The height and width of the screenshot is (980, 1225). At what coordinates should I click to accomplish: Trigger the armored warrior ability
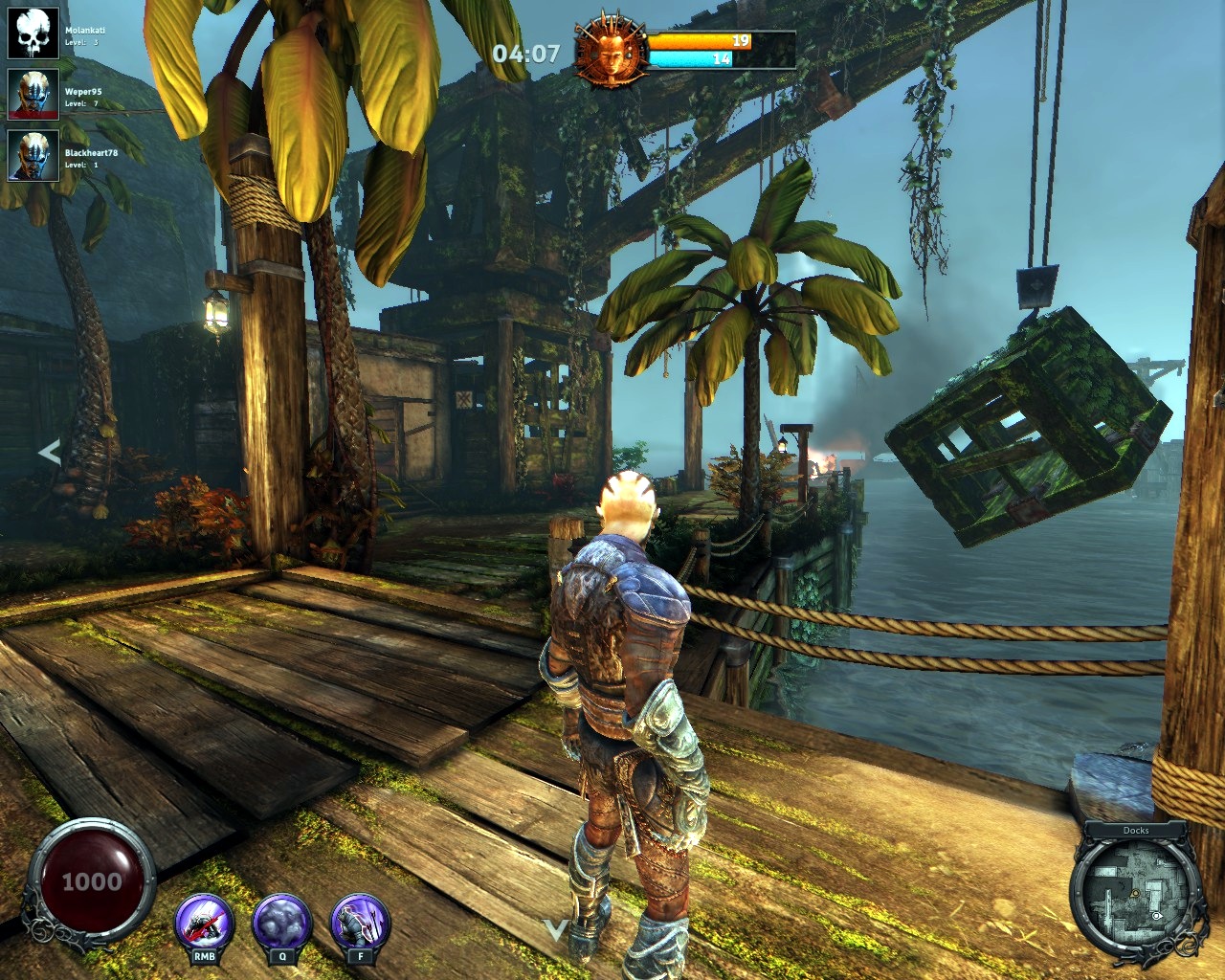[359, 923]
